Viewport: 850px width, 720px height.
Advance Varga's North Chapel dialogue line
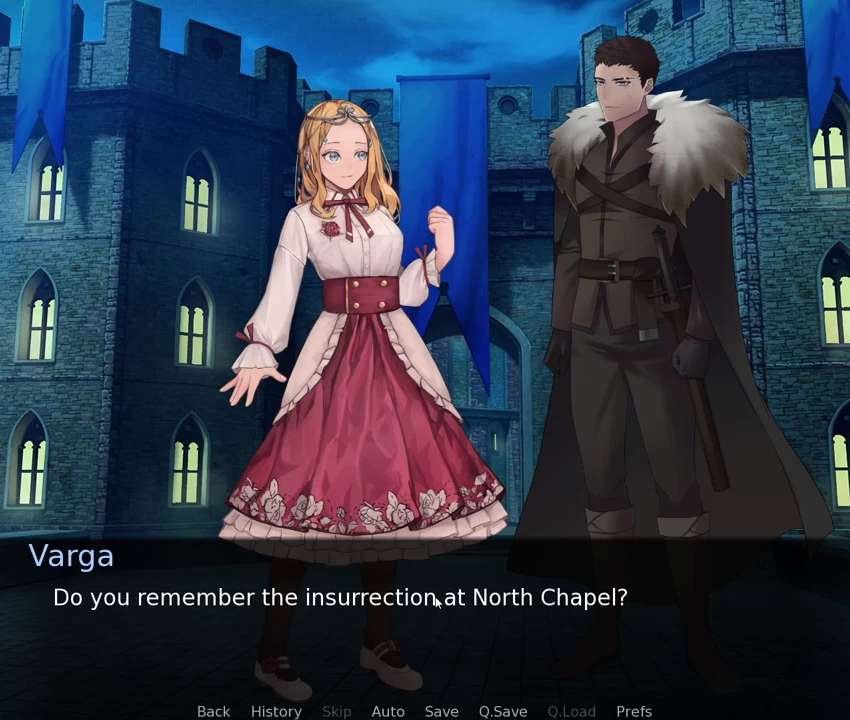(340, 598)
